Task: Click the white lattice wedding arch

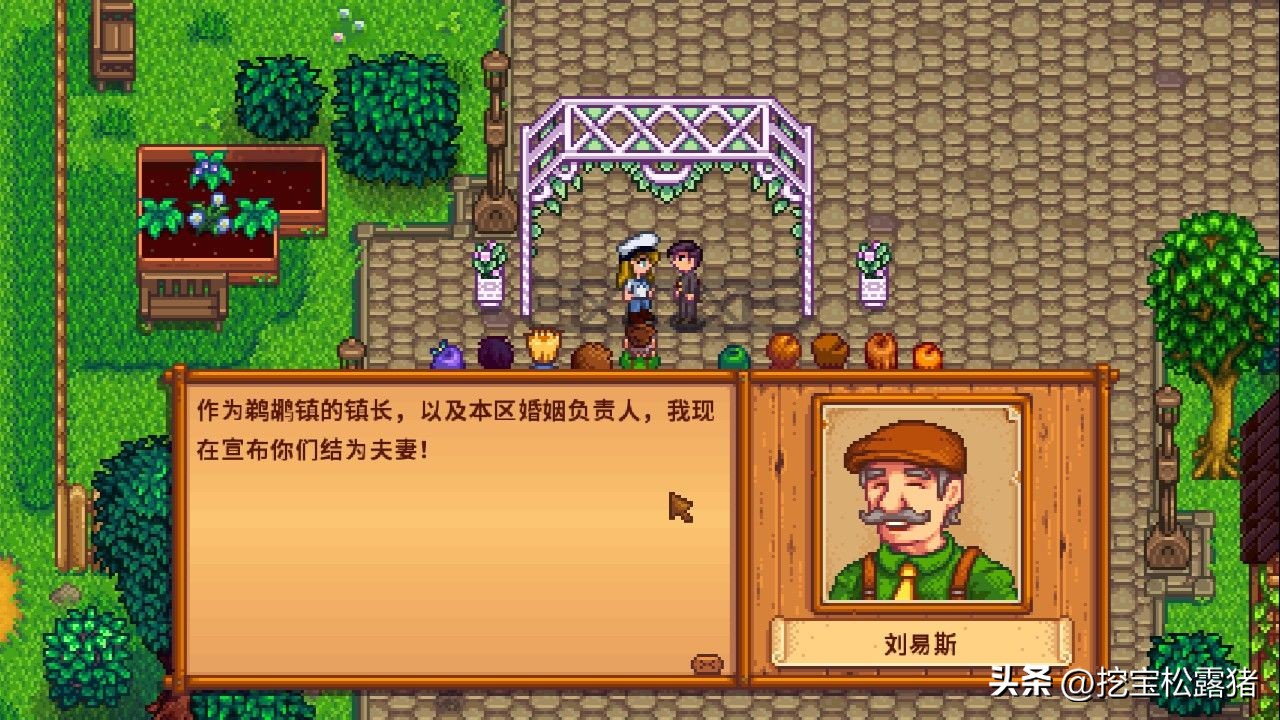Action: point(665,130)
